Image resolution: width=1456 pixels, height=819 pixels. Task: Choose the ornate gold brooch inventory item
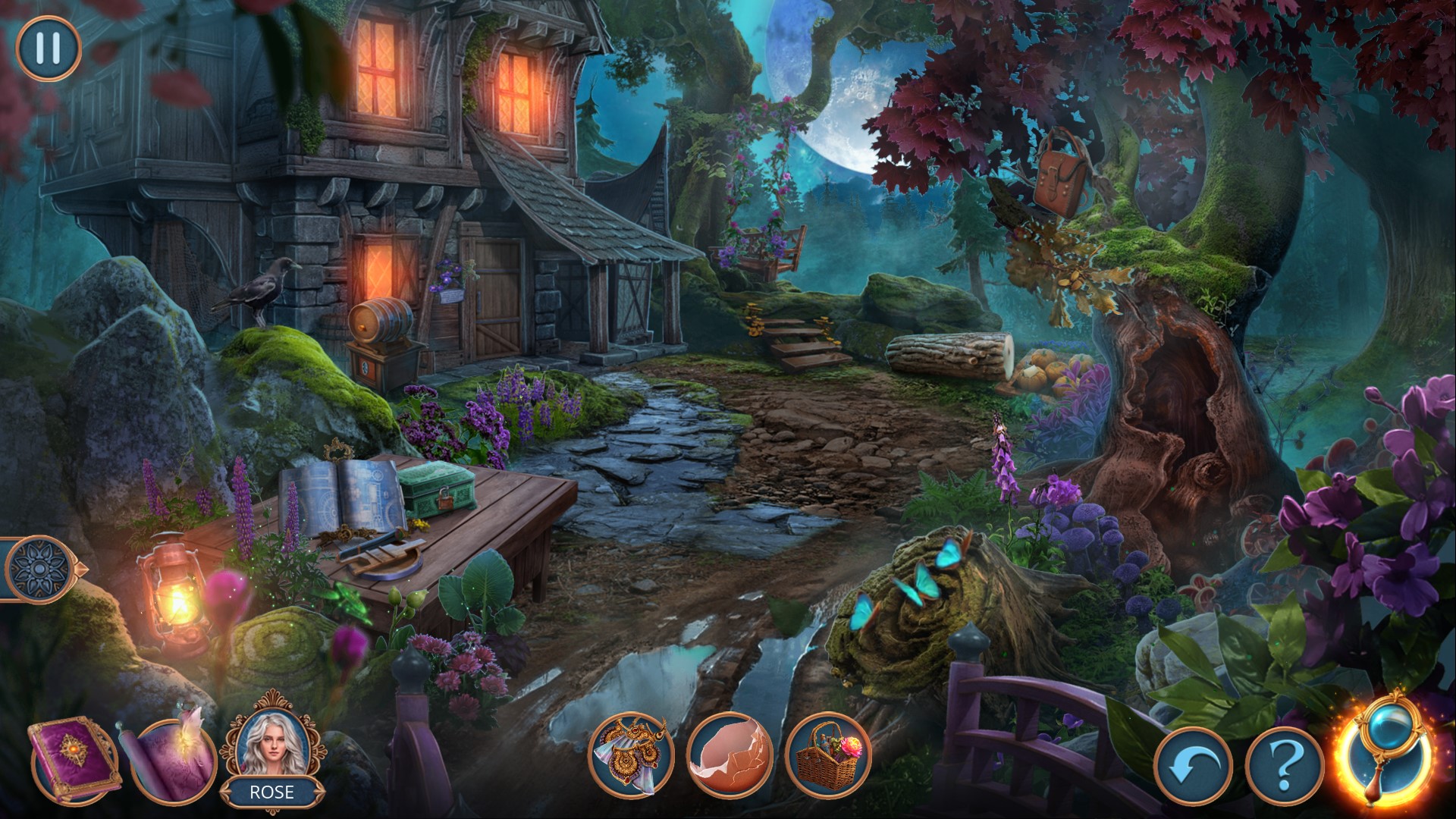631,752
